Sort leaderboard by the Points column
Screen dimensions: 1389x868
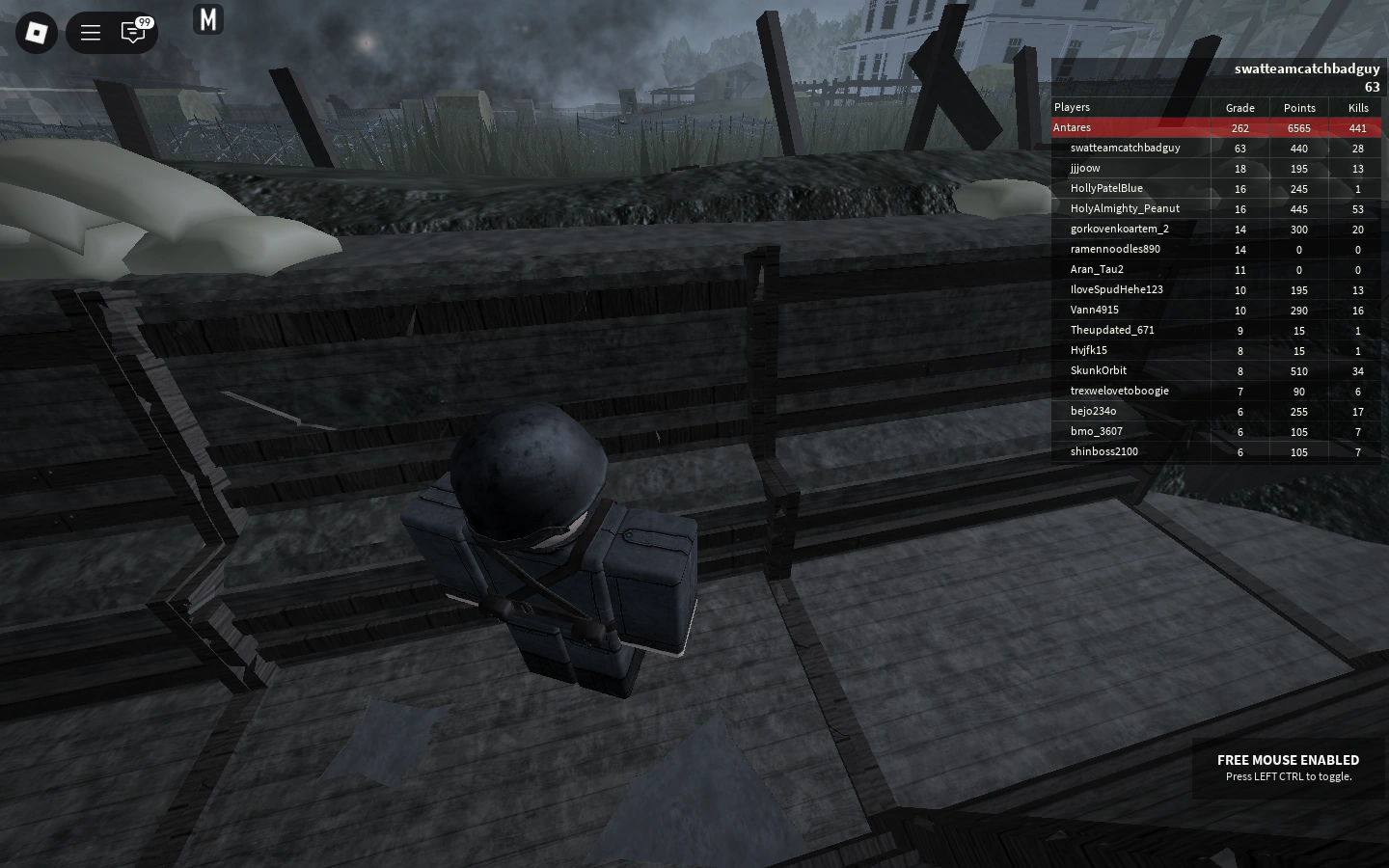coord(1299,108)
